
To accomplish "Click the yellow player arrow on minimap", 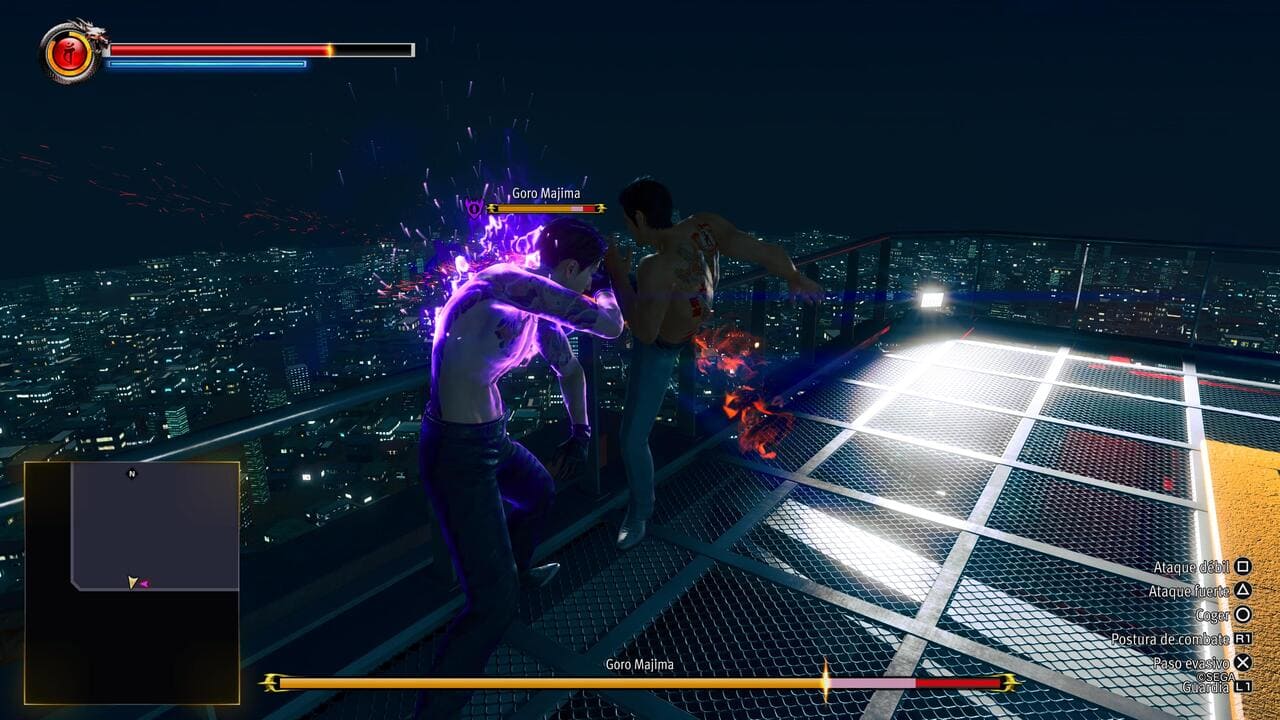I will [x=132, y=582].
